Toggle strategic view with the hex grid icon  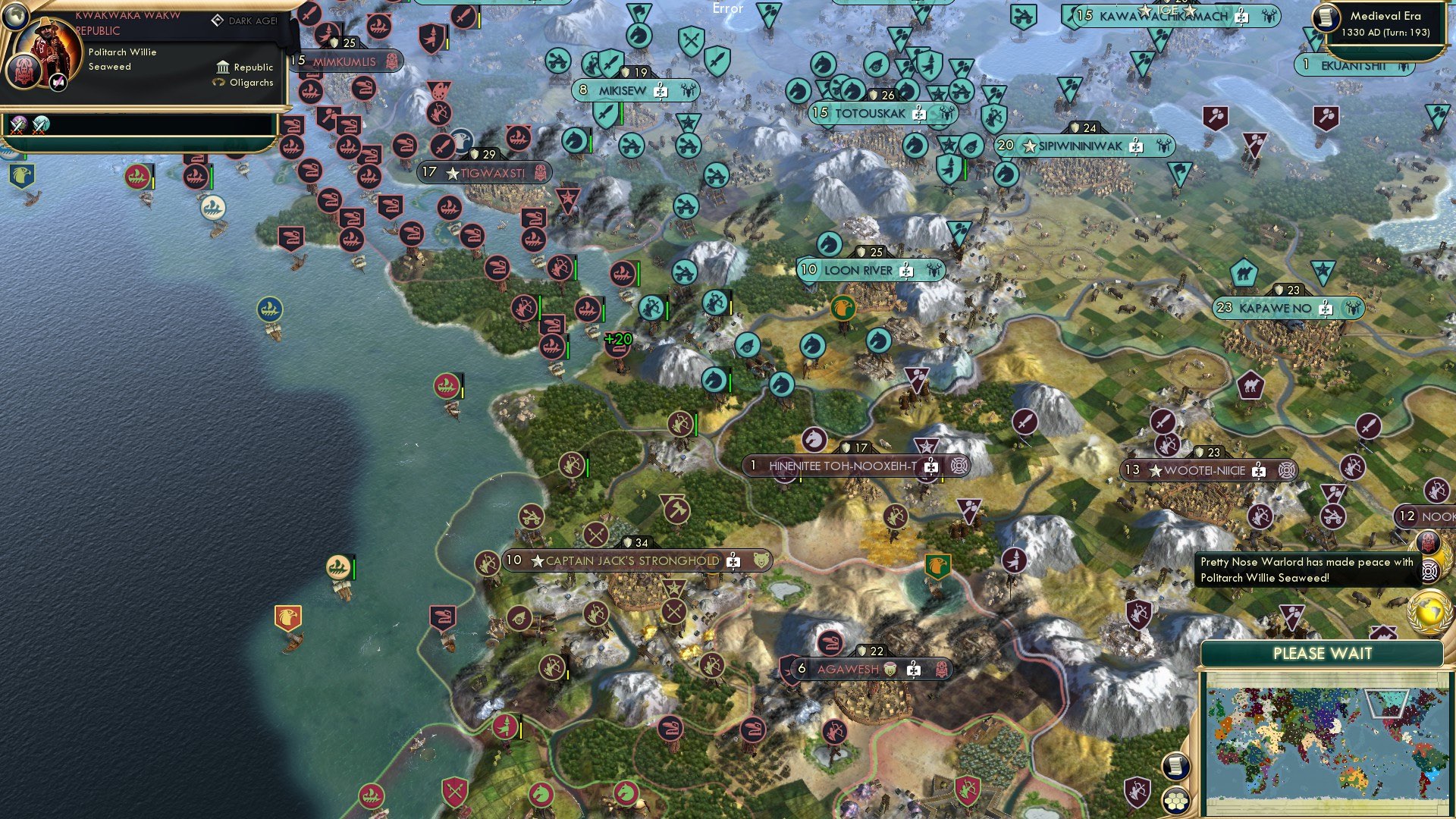click(x=1176, y=802)
